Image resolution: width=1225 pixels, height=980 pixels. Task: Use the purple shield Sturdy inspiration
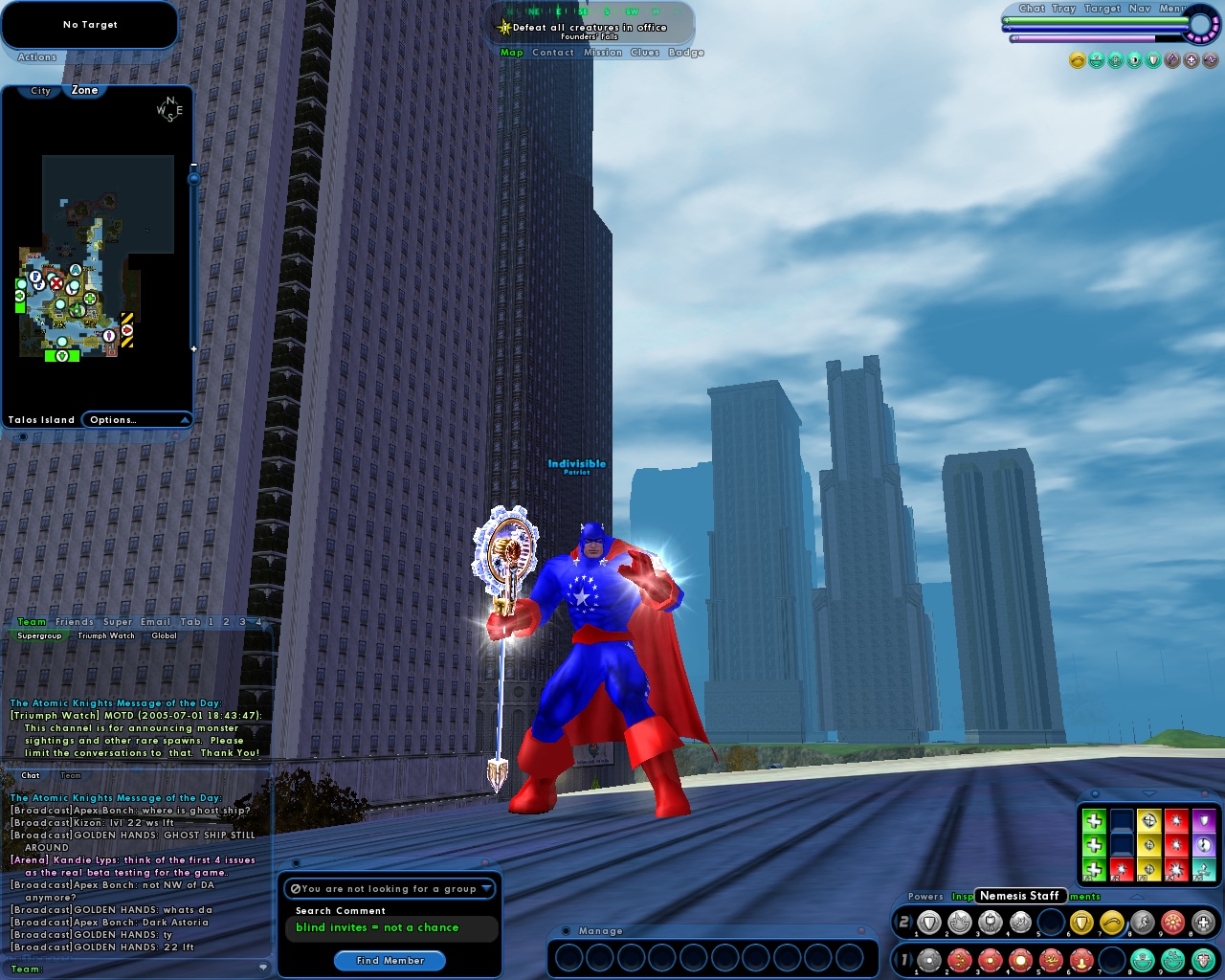(1204, 820)
